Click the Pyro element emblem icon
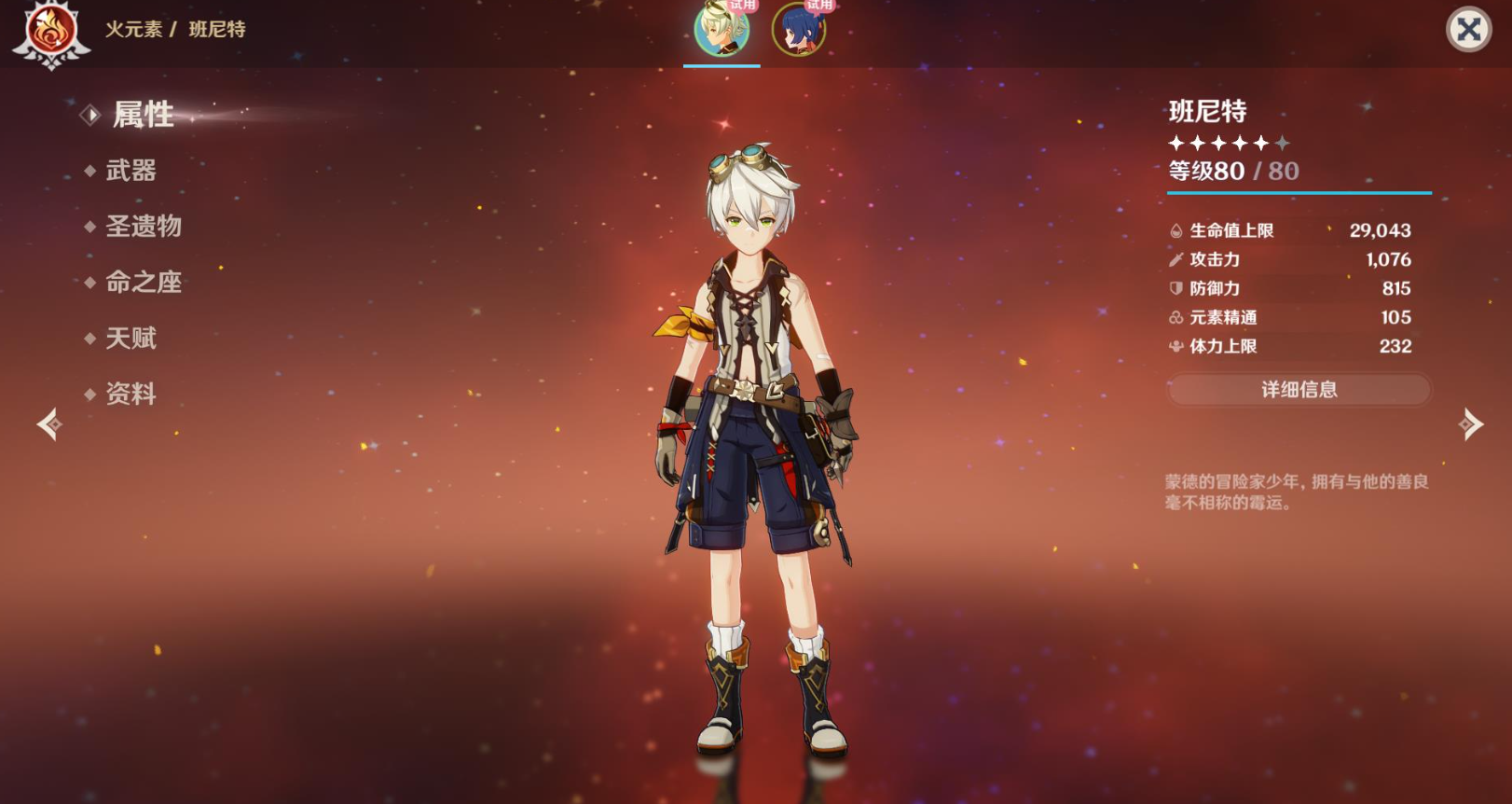This screenshot has width=1512, height=804. pos(50,32)
